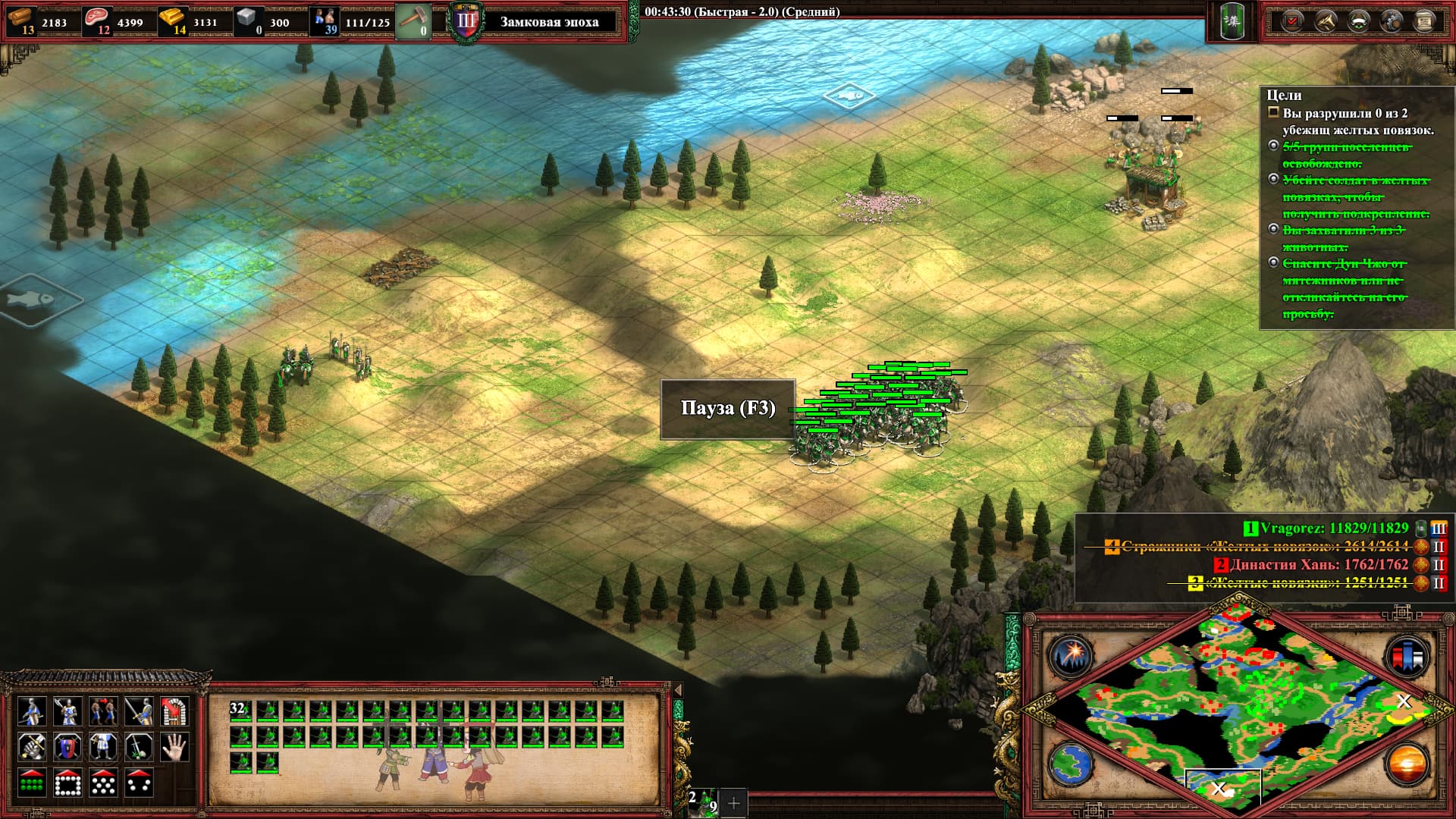Choose the stand ground stance
The image size is (1456, 819).
click(x=103, y=747)
